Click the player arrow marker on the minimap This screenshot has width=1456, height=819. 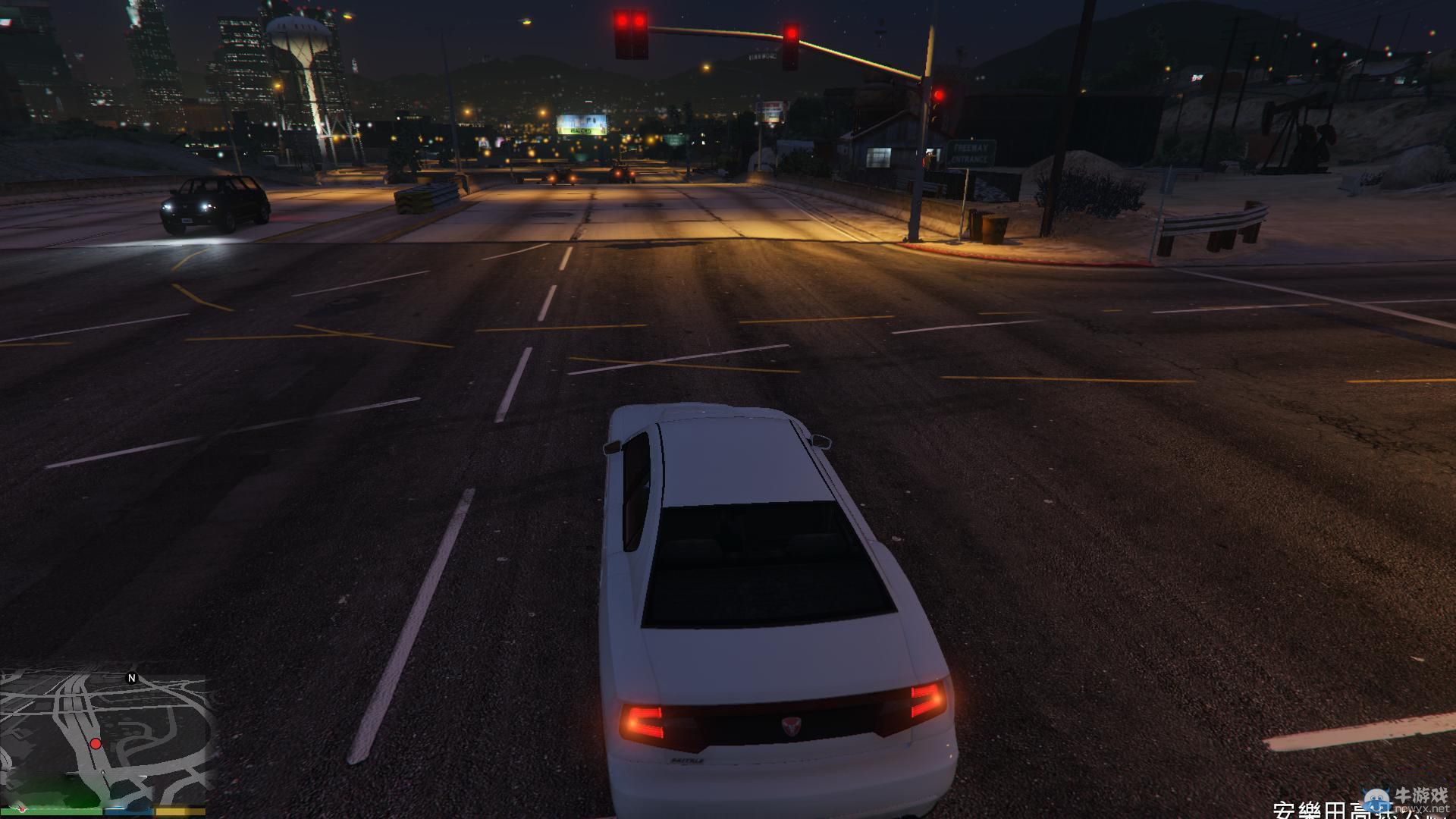click(102, 772)
